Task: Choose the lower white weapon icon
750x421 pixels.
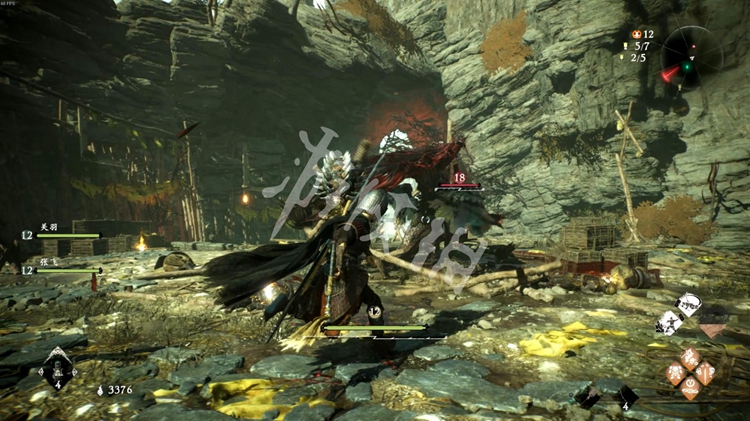Action: tap(667, 322)
